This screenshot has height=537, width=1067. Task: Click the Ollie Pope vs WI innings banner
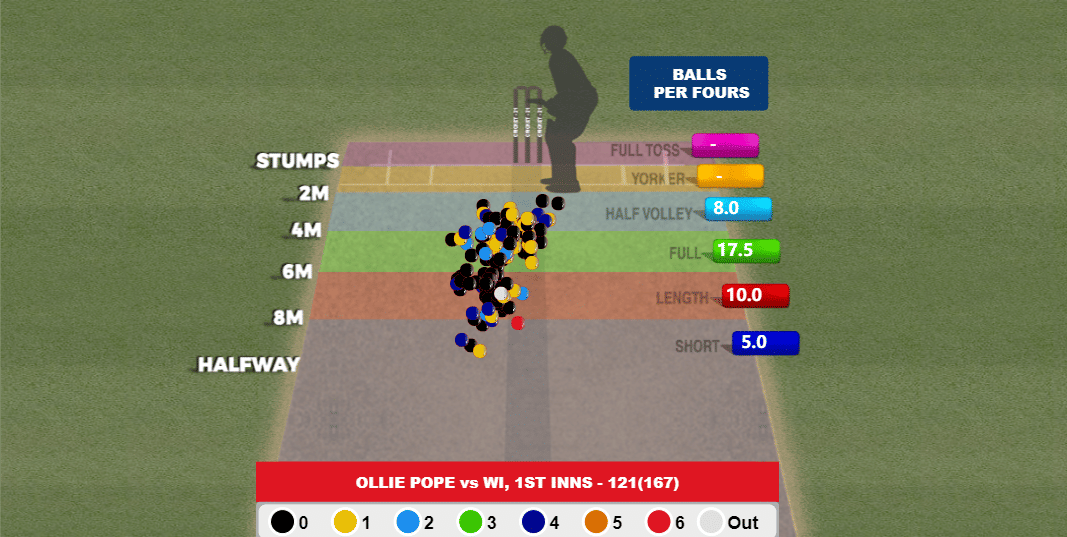pos(517,482)
